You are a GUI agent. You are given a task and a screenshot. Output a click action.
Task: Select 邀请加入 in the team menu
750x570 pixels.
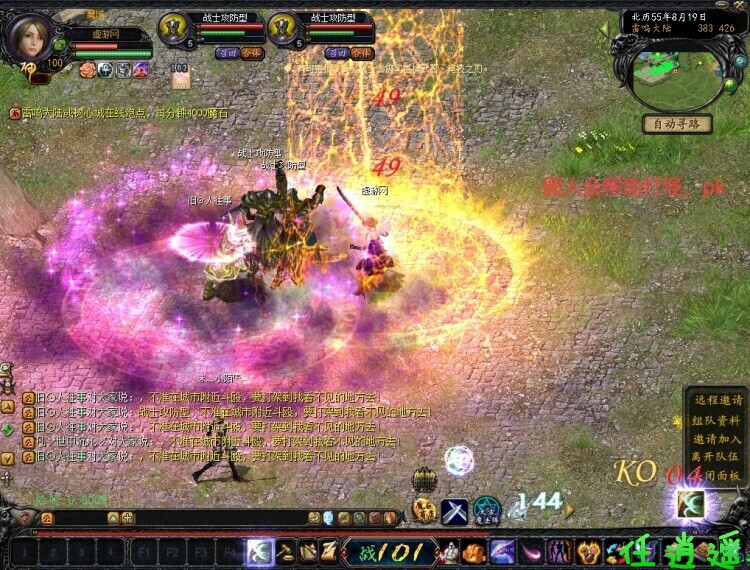717,438
